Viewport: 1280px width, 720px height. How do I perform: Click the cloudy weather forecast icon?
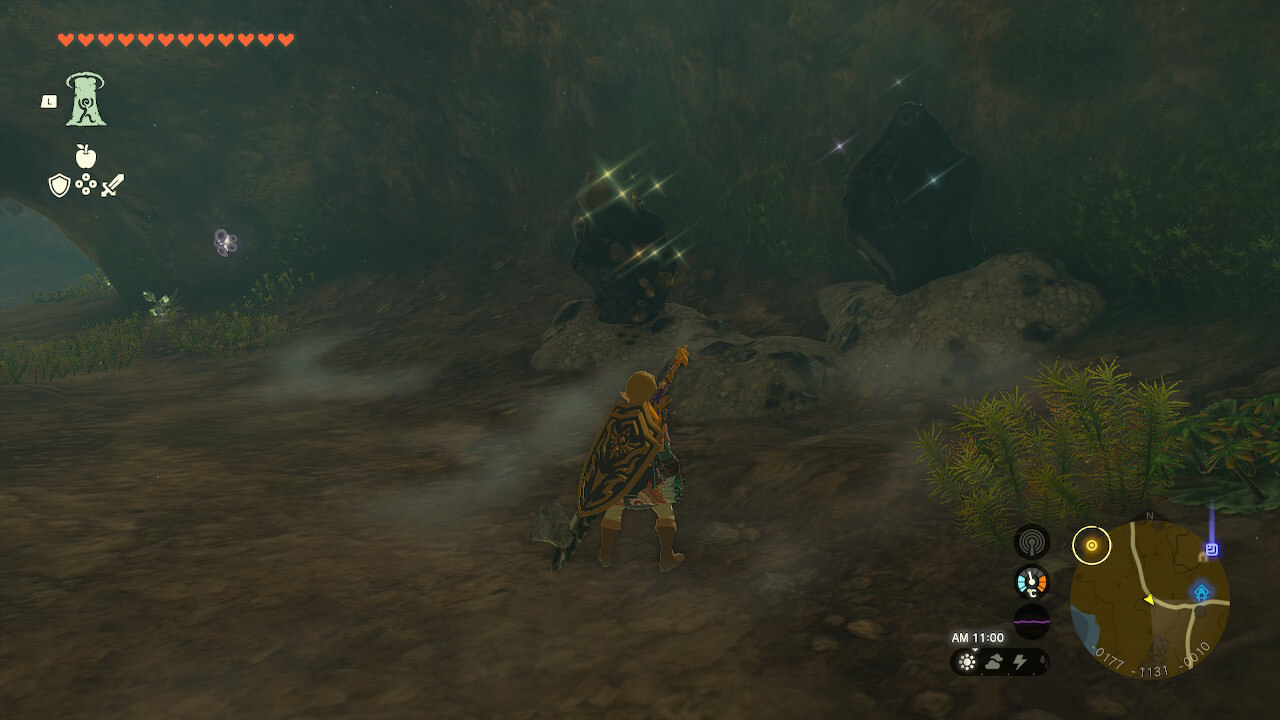point(994,661)
